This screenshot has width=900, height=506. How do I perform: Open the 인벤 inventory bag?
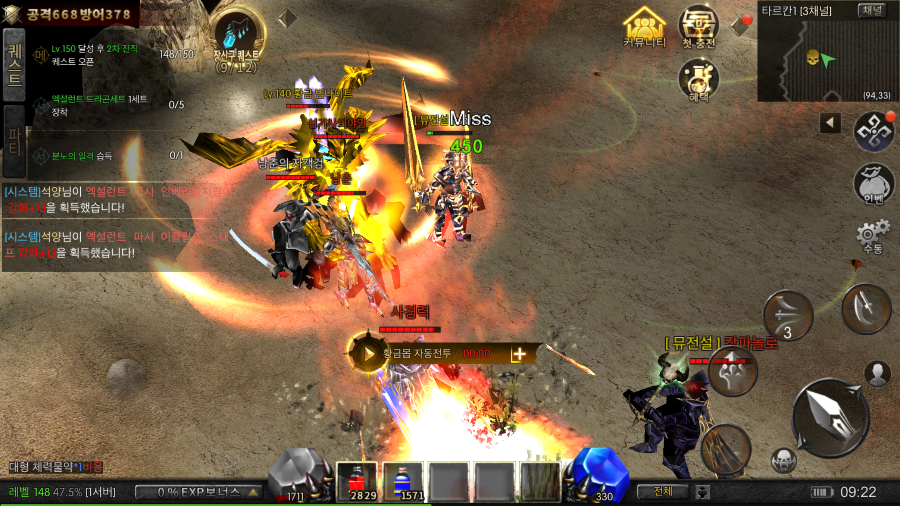pyautogui.click(x=872, y=183)
